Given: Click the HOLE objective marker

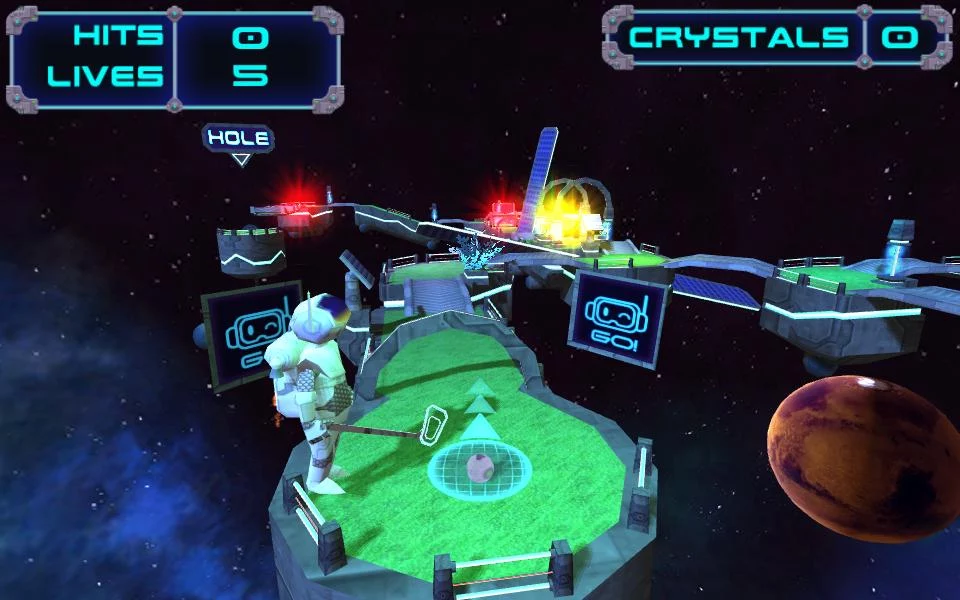Looking at the screenshot, I should (239, 140).
